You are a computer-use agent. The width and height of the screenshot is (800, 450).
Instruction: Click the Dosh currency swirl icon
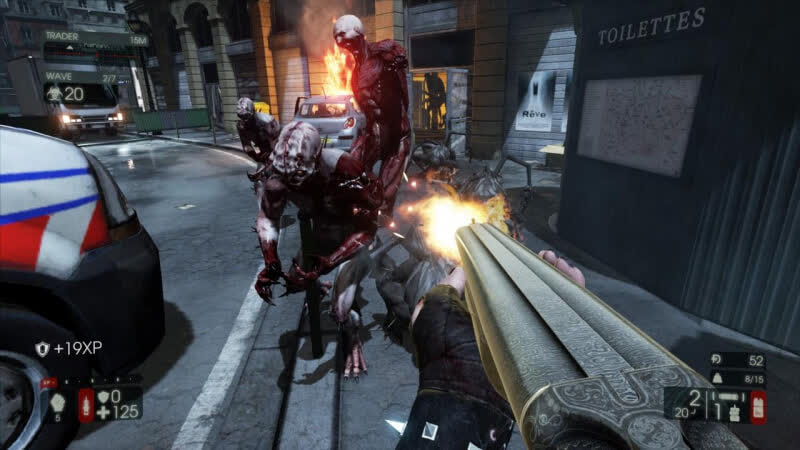[x=717, y=358]
